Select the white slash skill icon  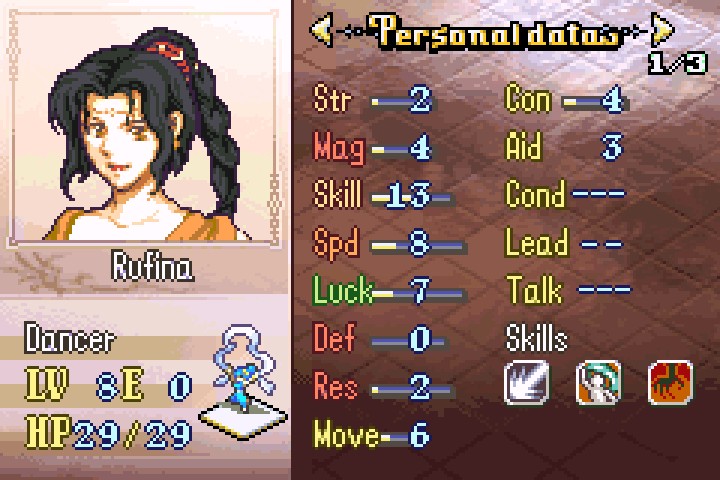click(x=526, y=384)
